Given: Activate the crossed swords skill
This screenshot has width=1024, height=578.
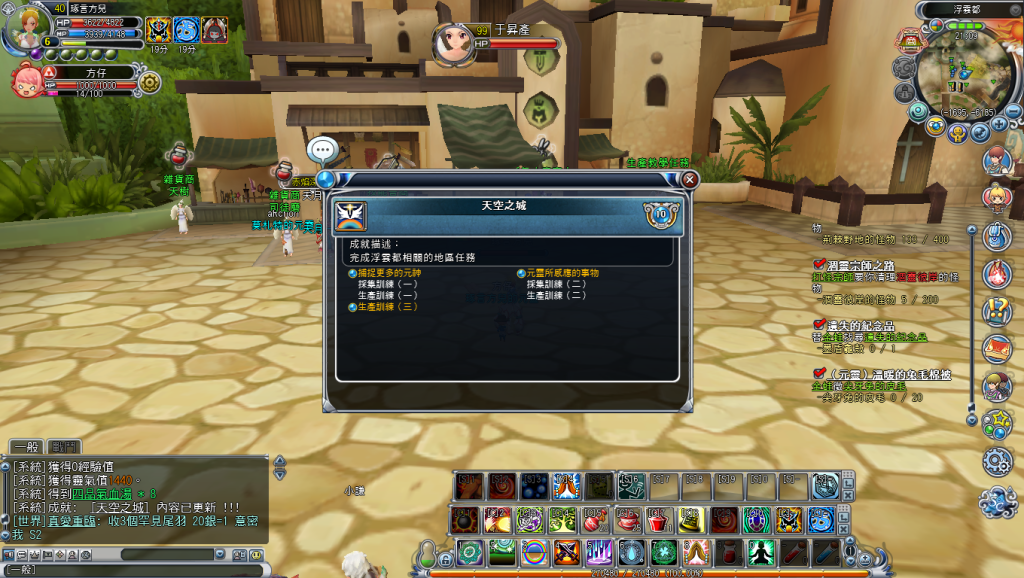Looking at the screenshot, I should (x=566, y=552).
